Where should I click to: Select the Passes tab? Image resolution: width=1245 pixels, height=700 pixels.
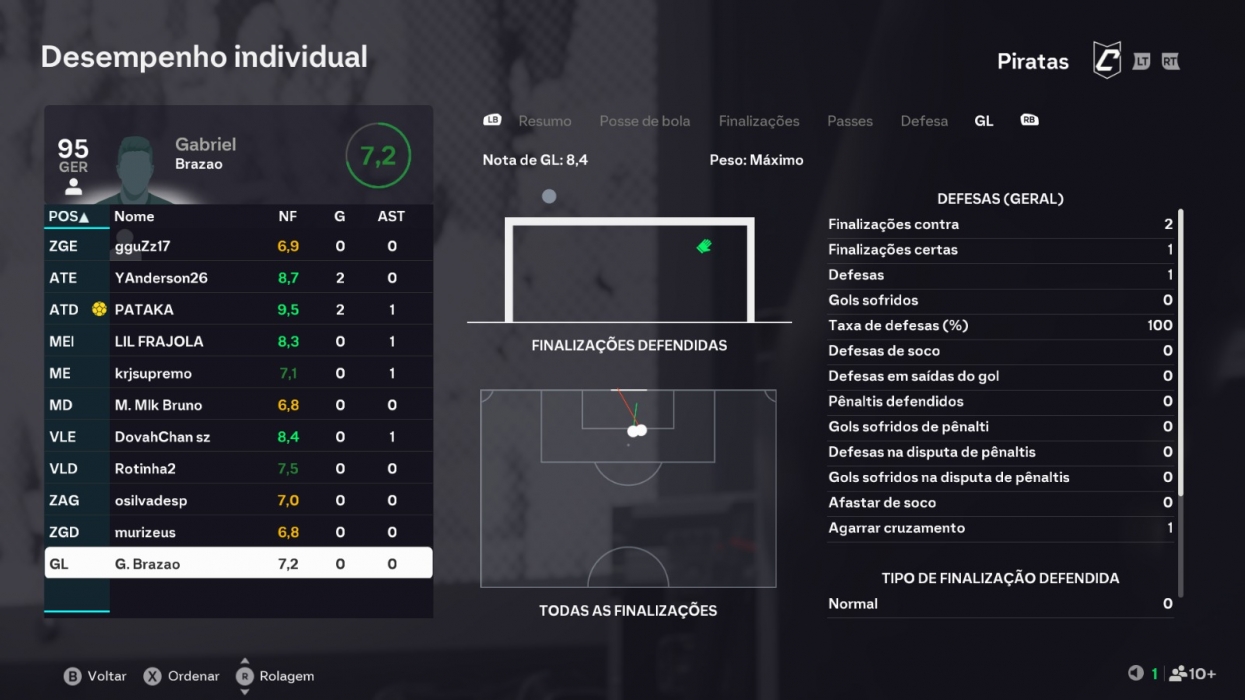(849, 121)
